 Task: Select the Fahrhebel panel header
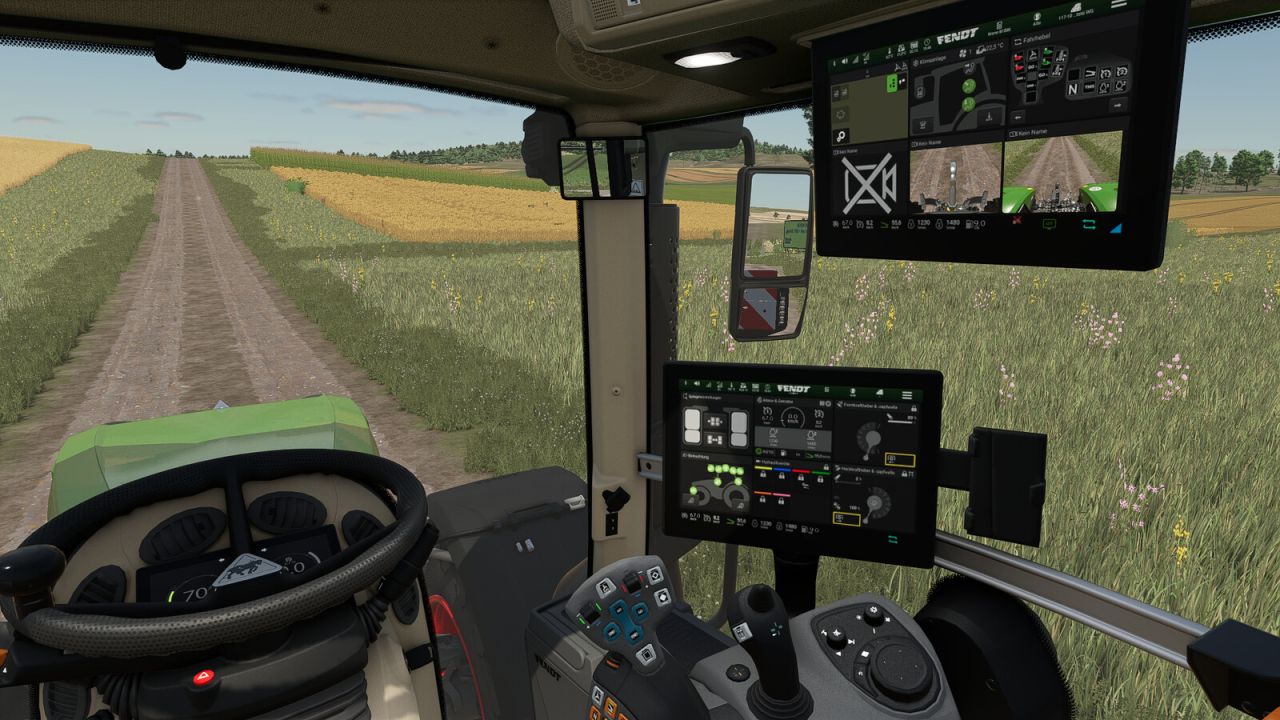[1032, 40]
